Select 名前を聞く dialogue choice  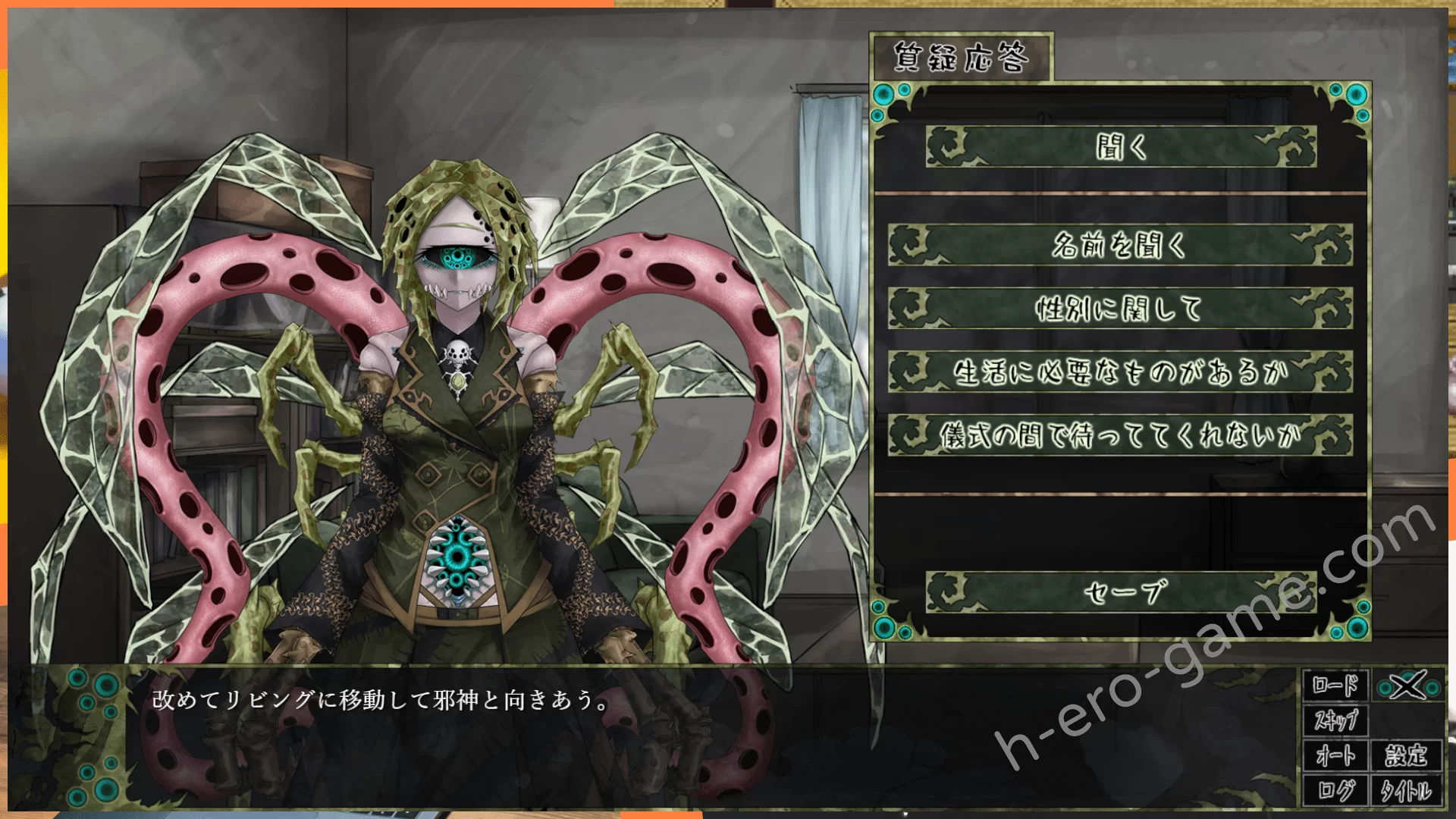coord(1120,245)
